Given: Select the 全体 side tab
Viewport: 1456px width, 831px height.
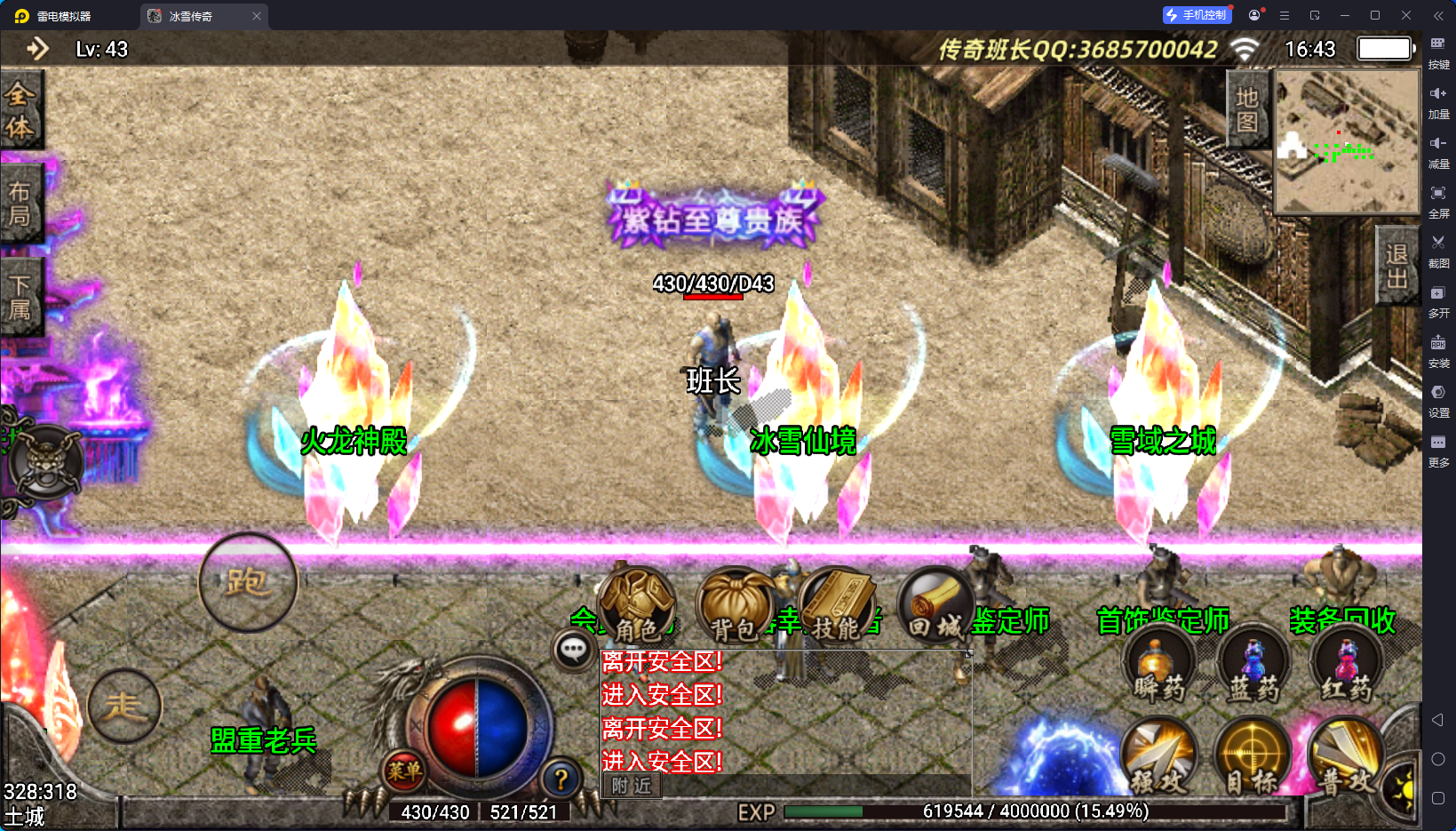Looking at the screenshot, I should coord(20,110).
